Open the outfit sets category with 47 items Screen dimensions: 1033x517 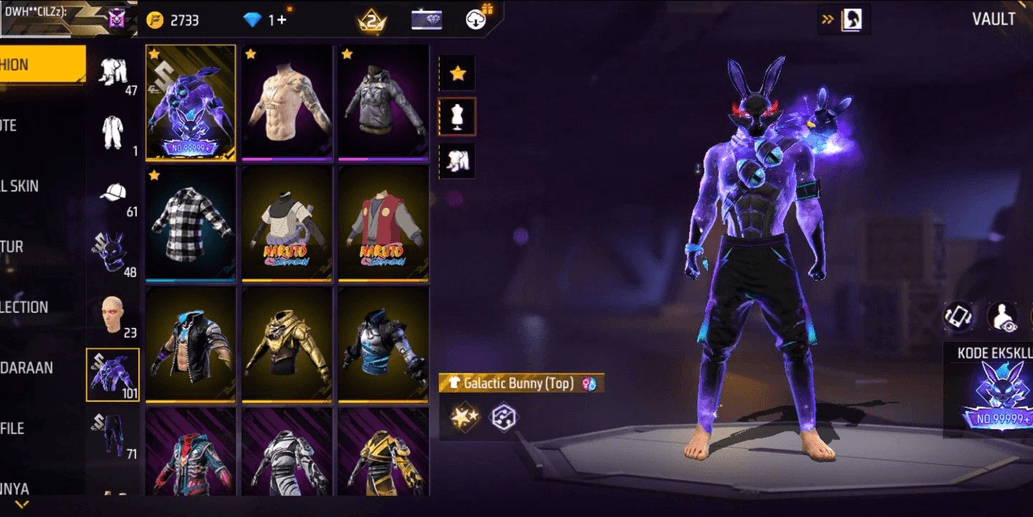point(113,73)
